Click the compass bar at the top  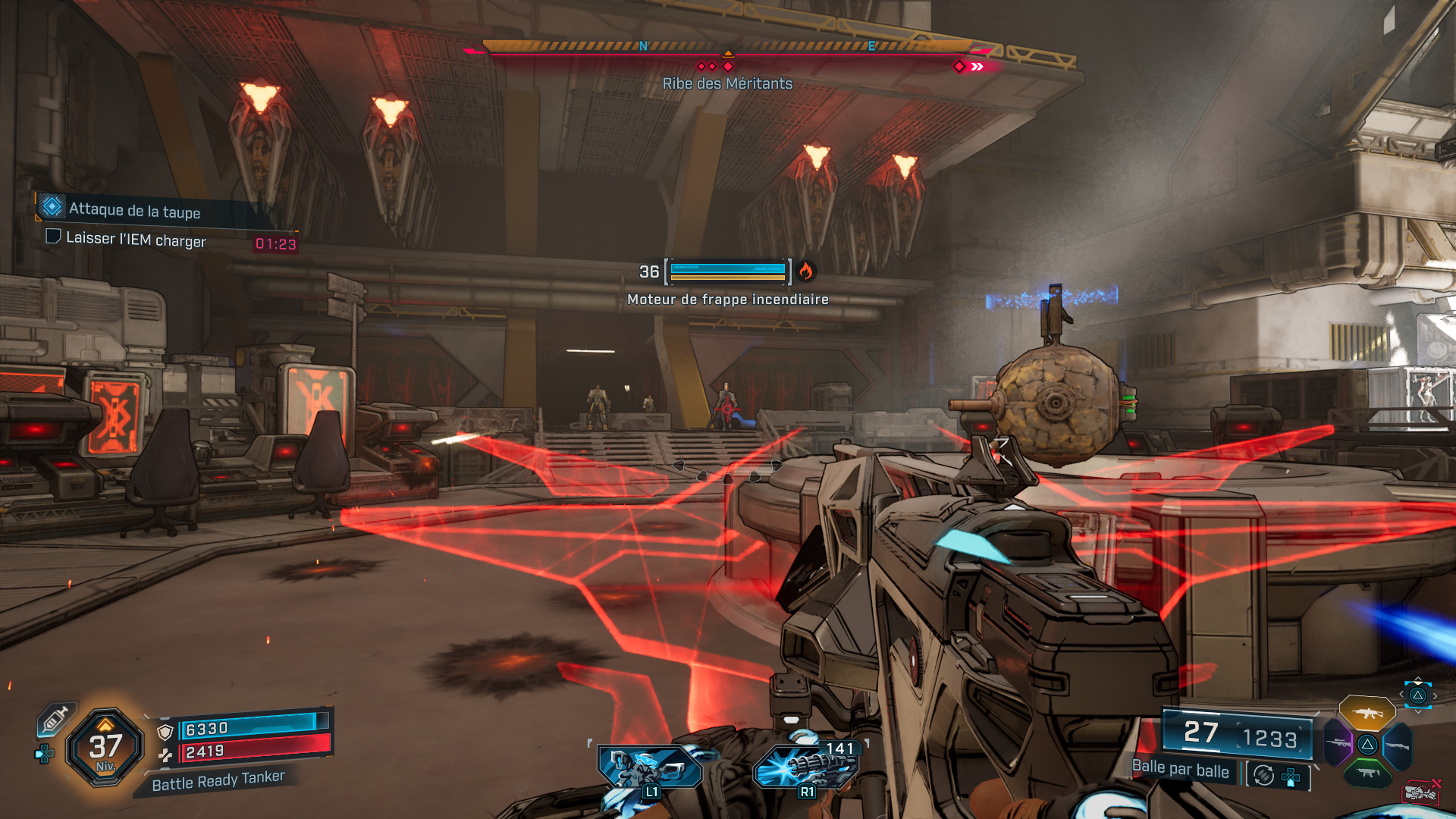(727, 47)
